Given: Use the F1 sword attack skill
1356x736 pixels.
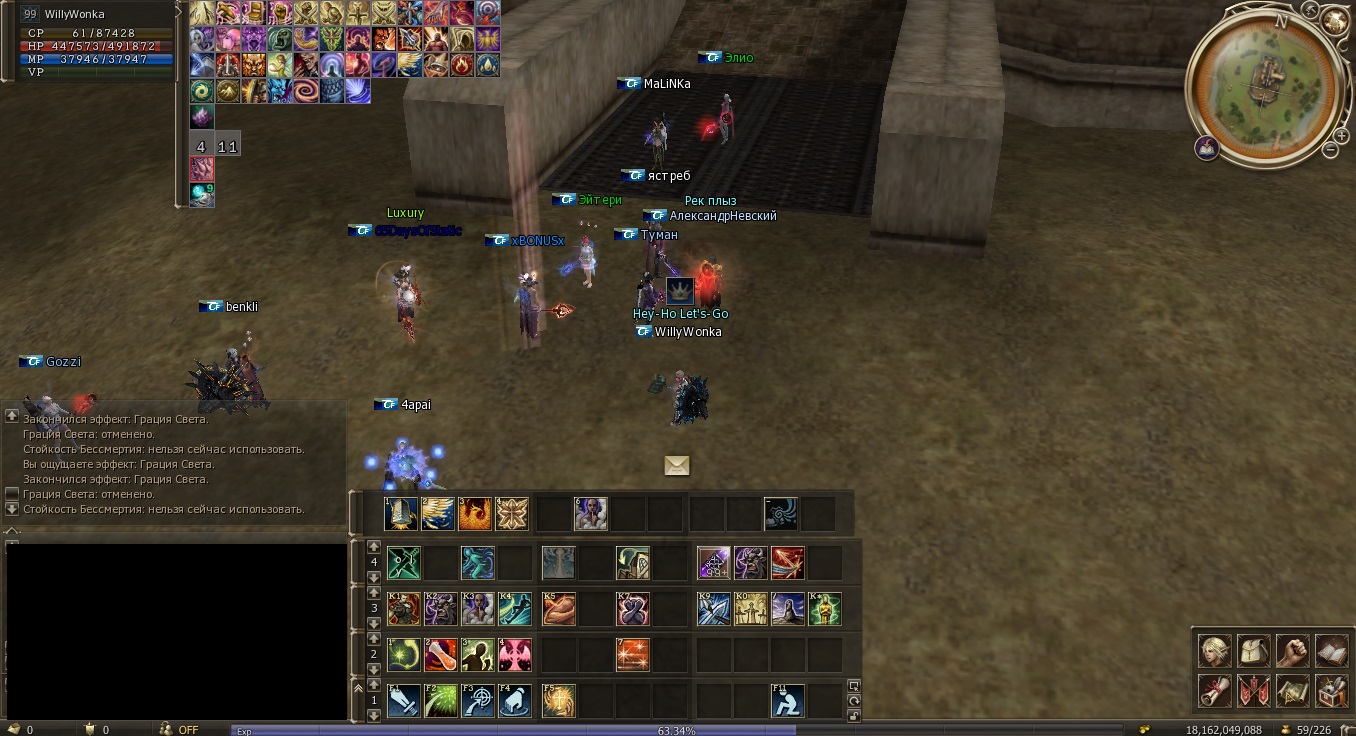Looking at the screenshot, I should click(404, 700).
